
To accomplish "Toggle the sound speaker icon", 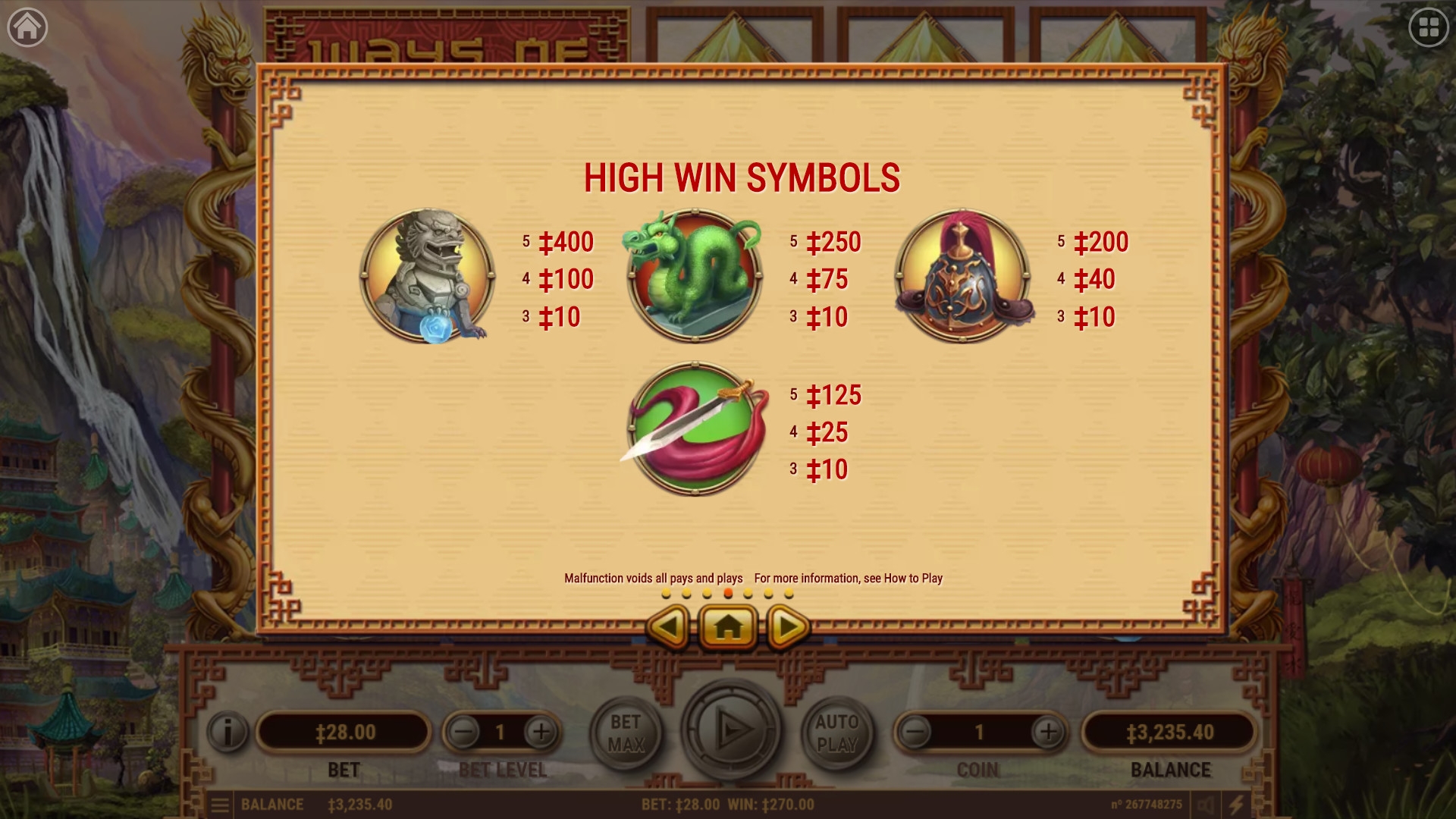I will pyautogui.click(x=1205, y=805).
